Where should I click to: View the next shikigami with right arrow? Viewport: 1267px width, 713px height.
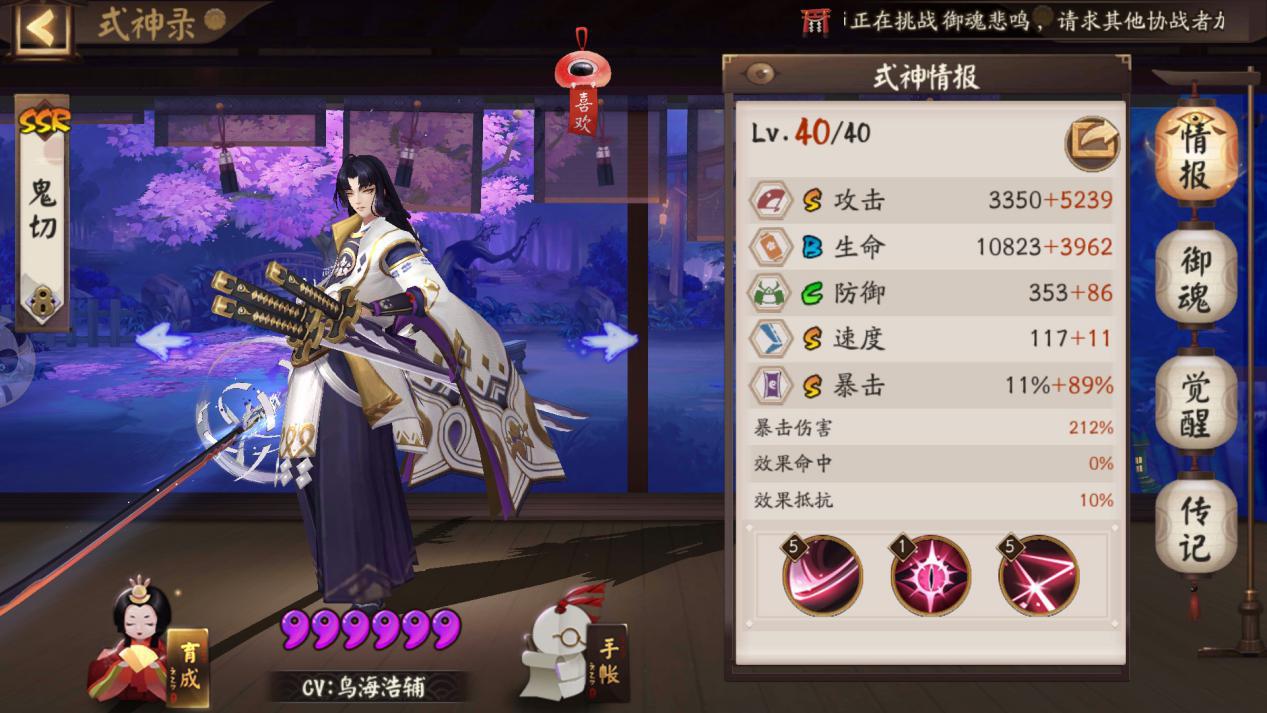tap(608, 342)
